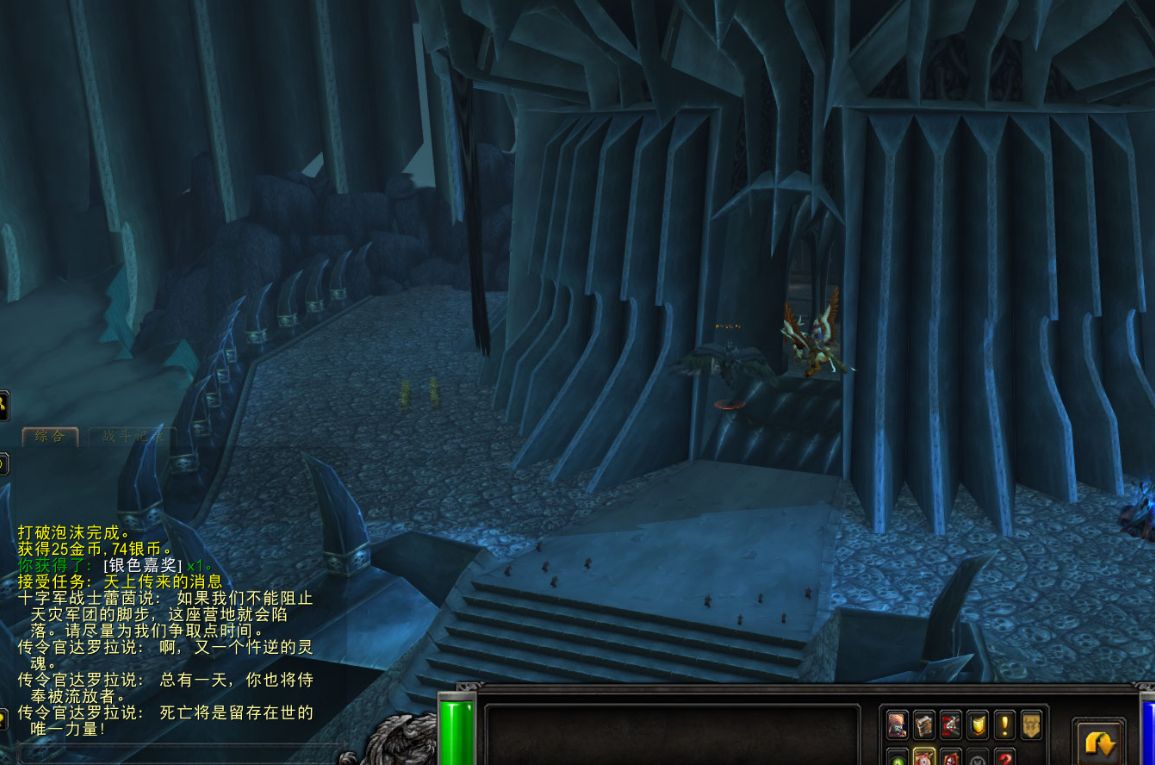
Task: Click the [银色嘉奖] item link in chat
Action: pos(142,565)
